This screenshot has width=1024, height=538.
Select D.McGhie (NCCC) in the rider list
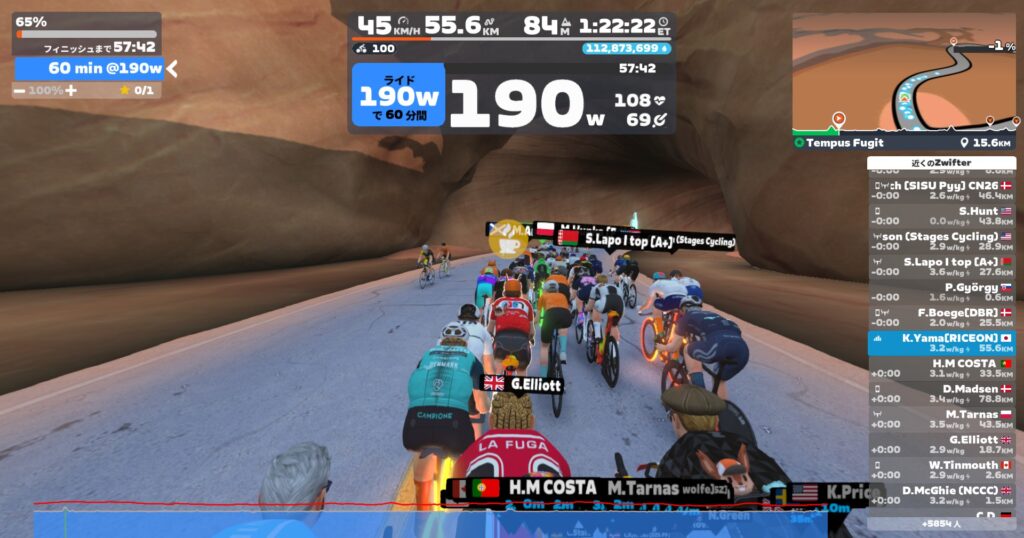pos(941,495)
